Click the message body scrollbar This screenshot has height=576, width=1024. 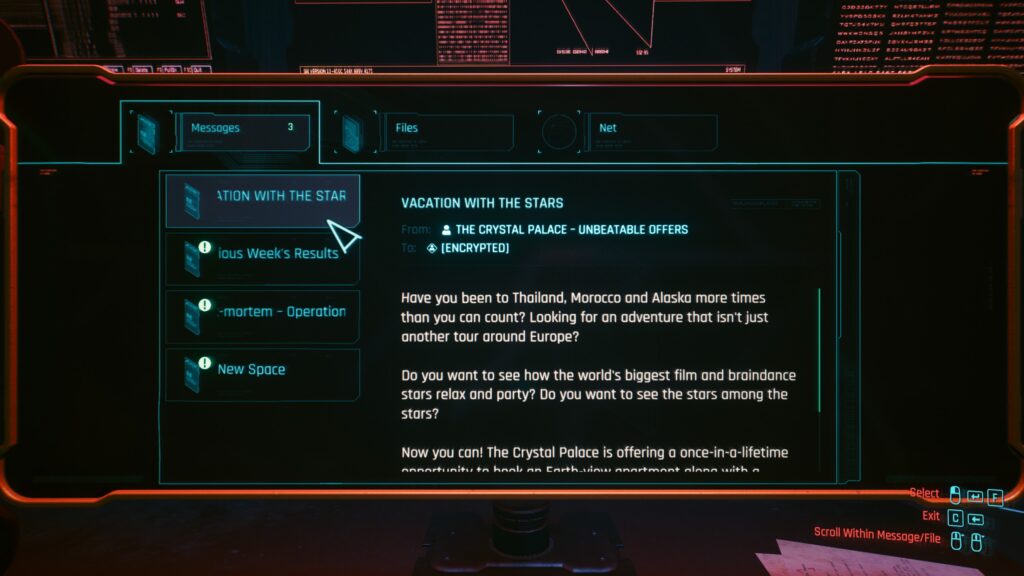click(x=818, y=350)
